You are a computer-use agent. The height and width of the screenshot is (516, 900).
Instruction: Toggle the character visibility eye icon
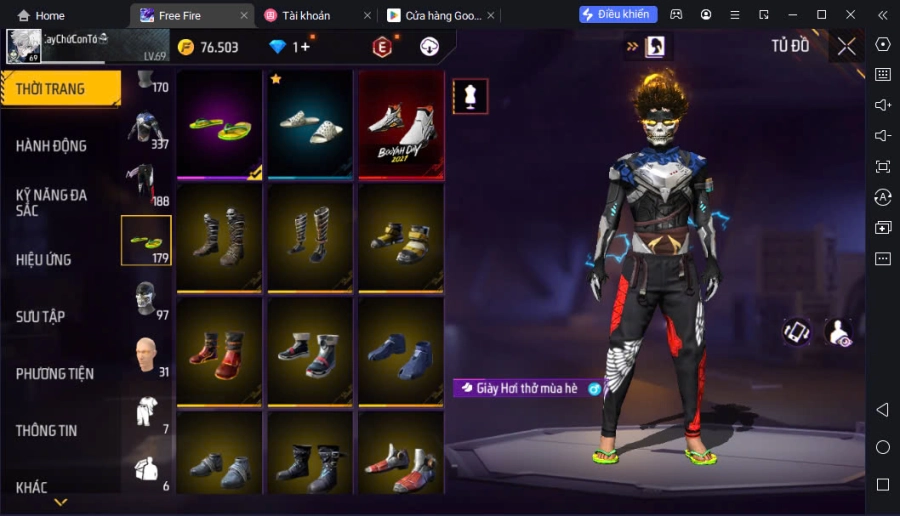(x=838, y=333)
